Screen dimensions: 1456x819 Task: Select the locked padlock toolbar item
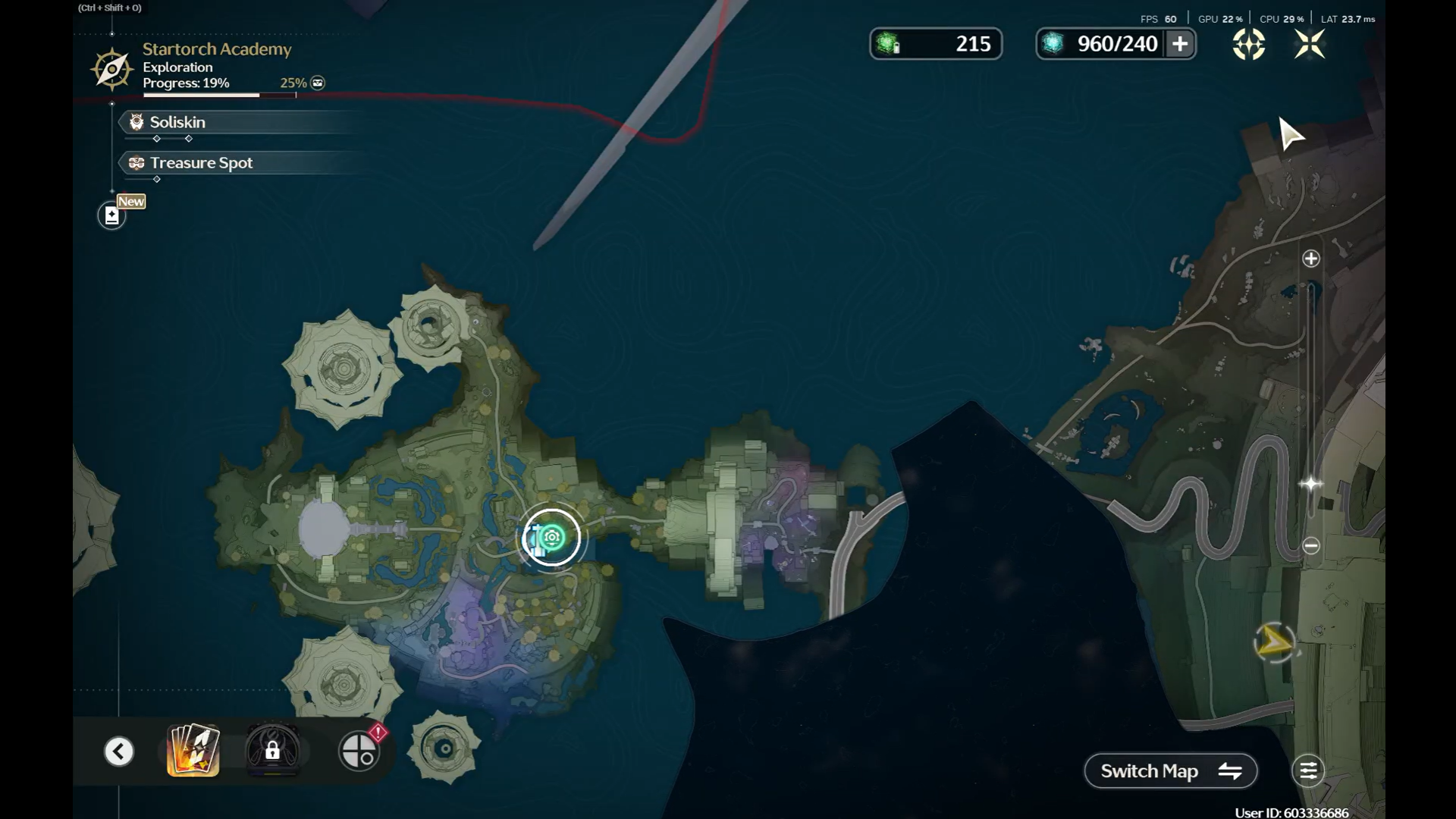(272, 751)
